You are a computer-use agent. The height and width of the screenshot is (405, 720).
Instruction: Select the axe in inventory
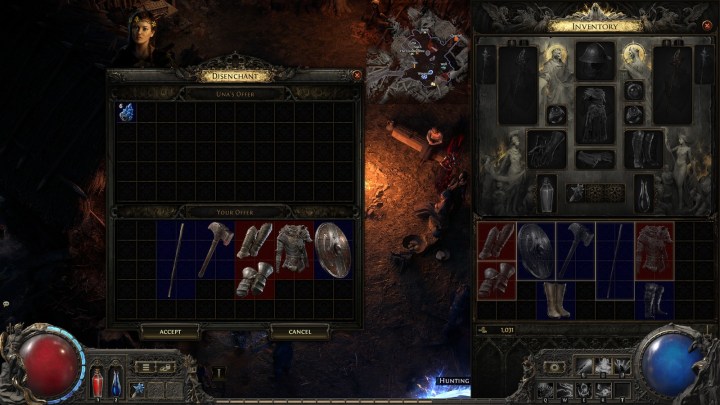pos(575,250)
